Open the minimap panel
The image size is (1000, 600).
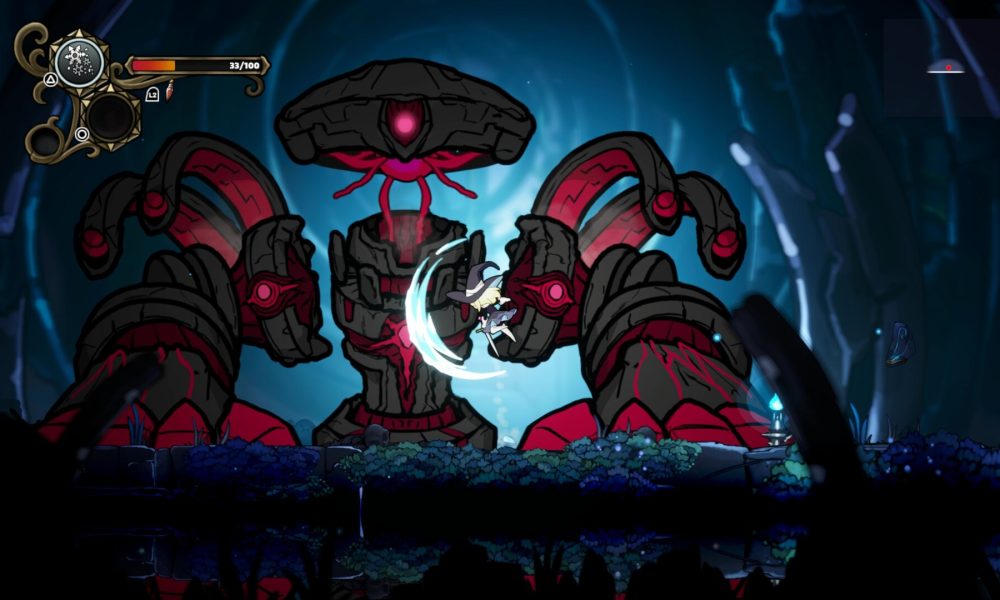(x=939, y=67)
